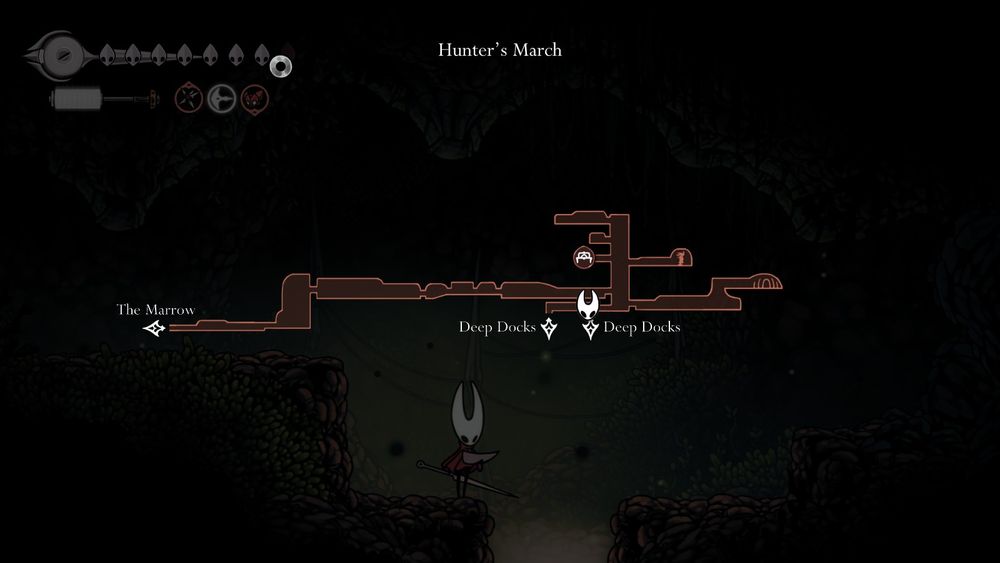Choose The Marrow exit marker

[x=154, y=328]
